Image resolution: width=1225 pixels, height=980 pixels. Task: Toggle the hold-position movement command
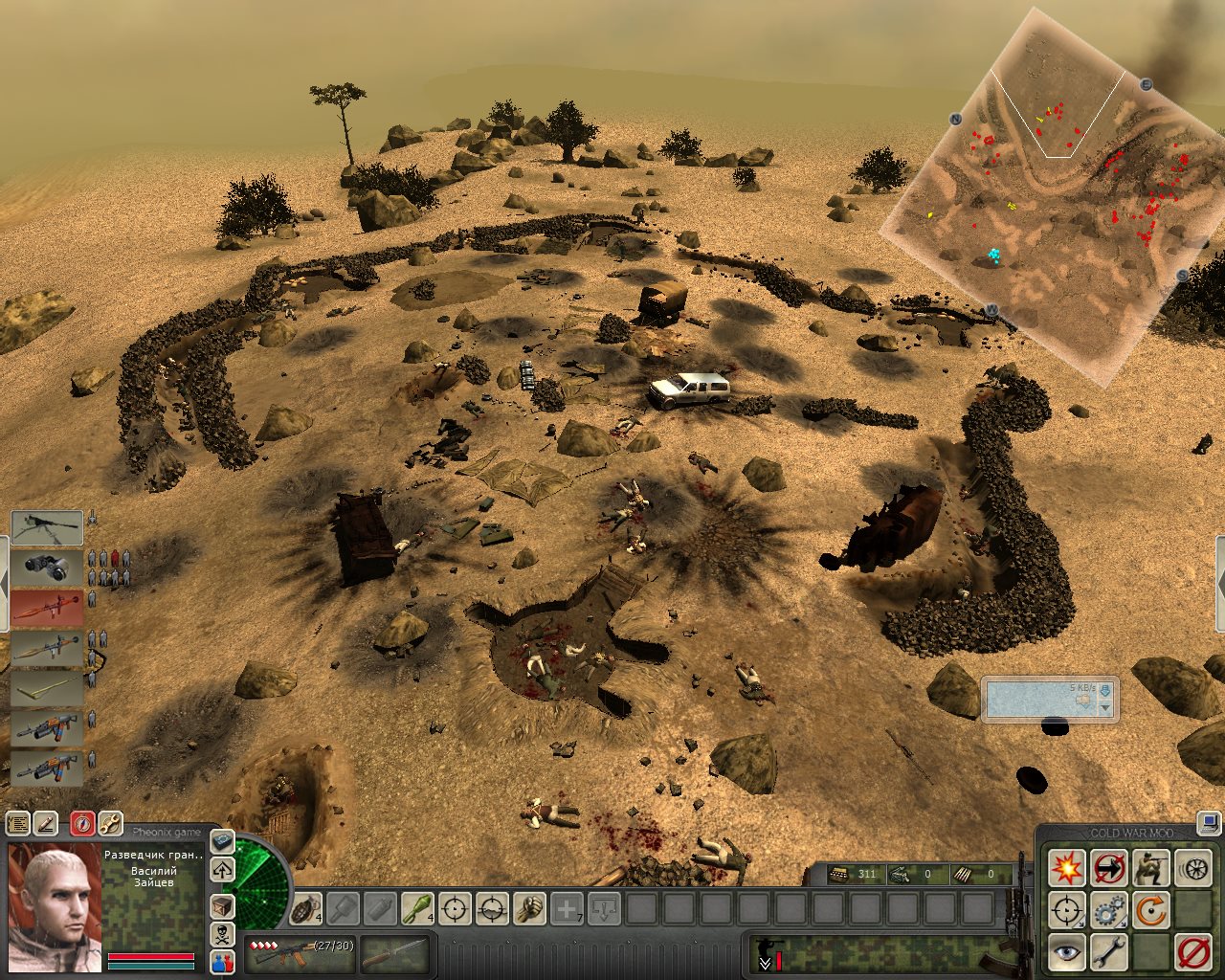pos(1108,867)
